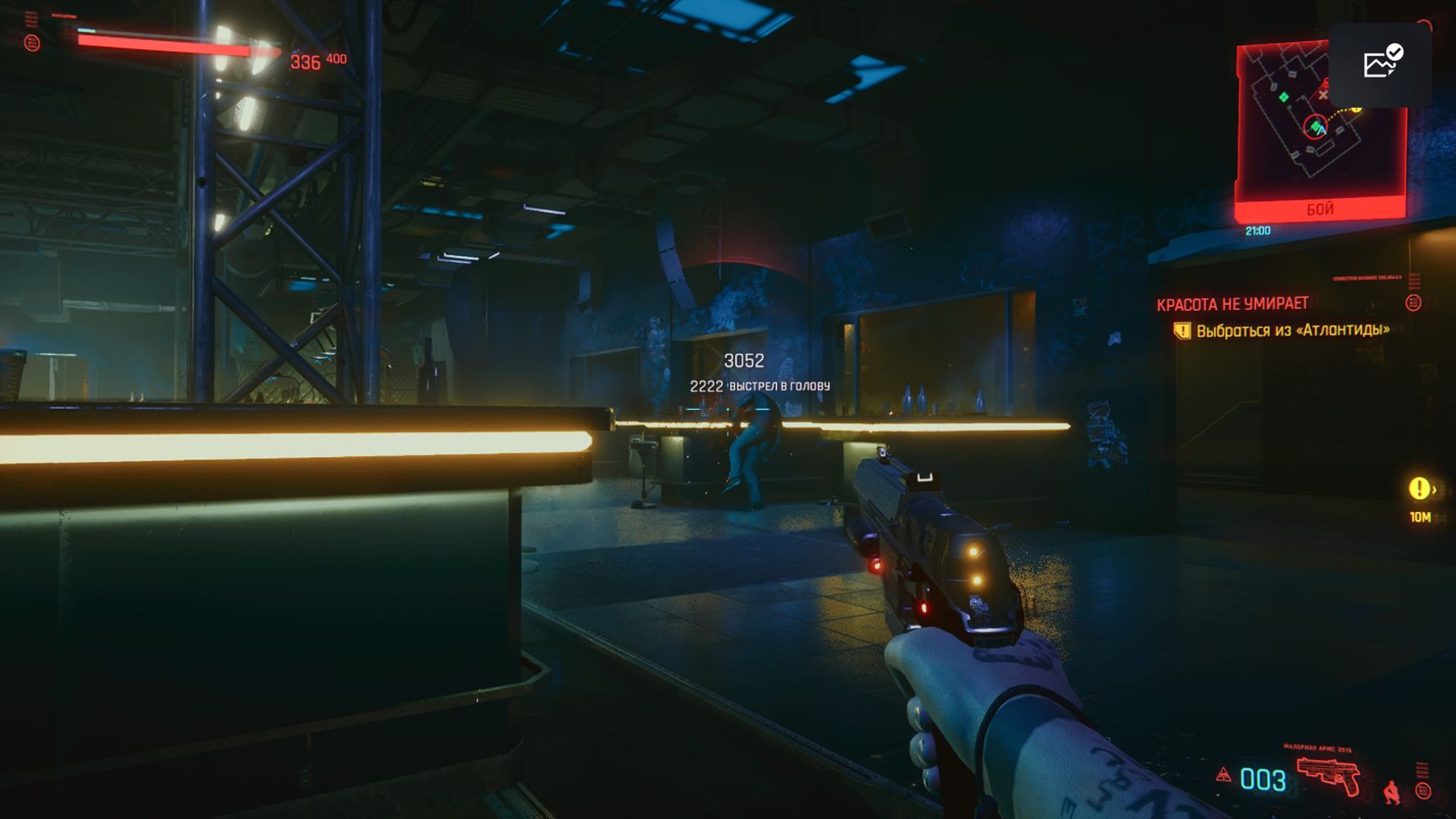Screen dimensions: 1456x819
Task: Open the screenshot-saved overlay notification
Action: [1381, 64]
